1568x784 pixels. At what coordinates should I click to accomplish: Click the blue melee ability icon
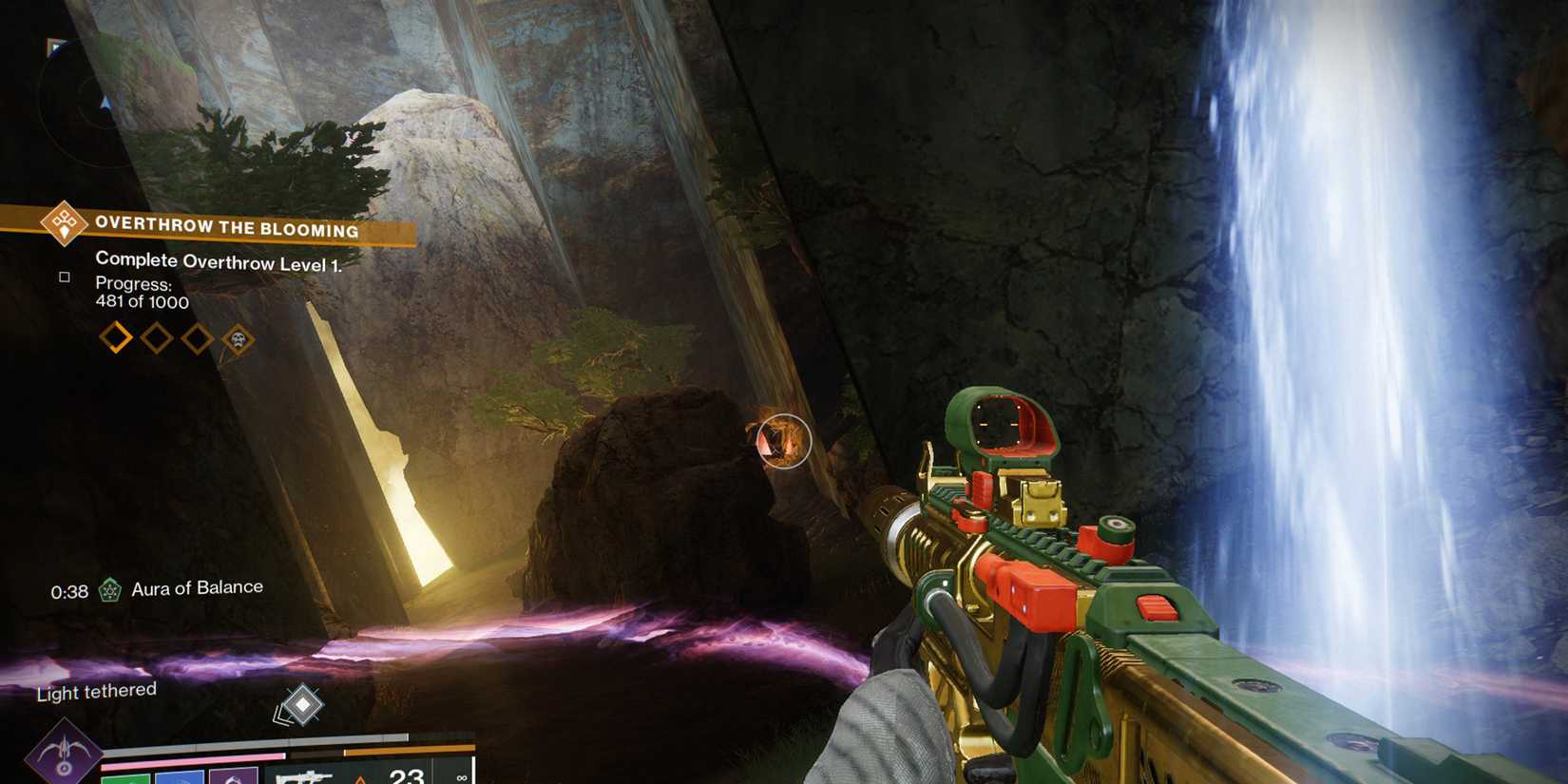(x=179, y=777)
